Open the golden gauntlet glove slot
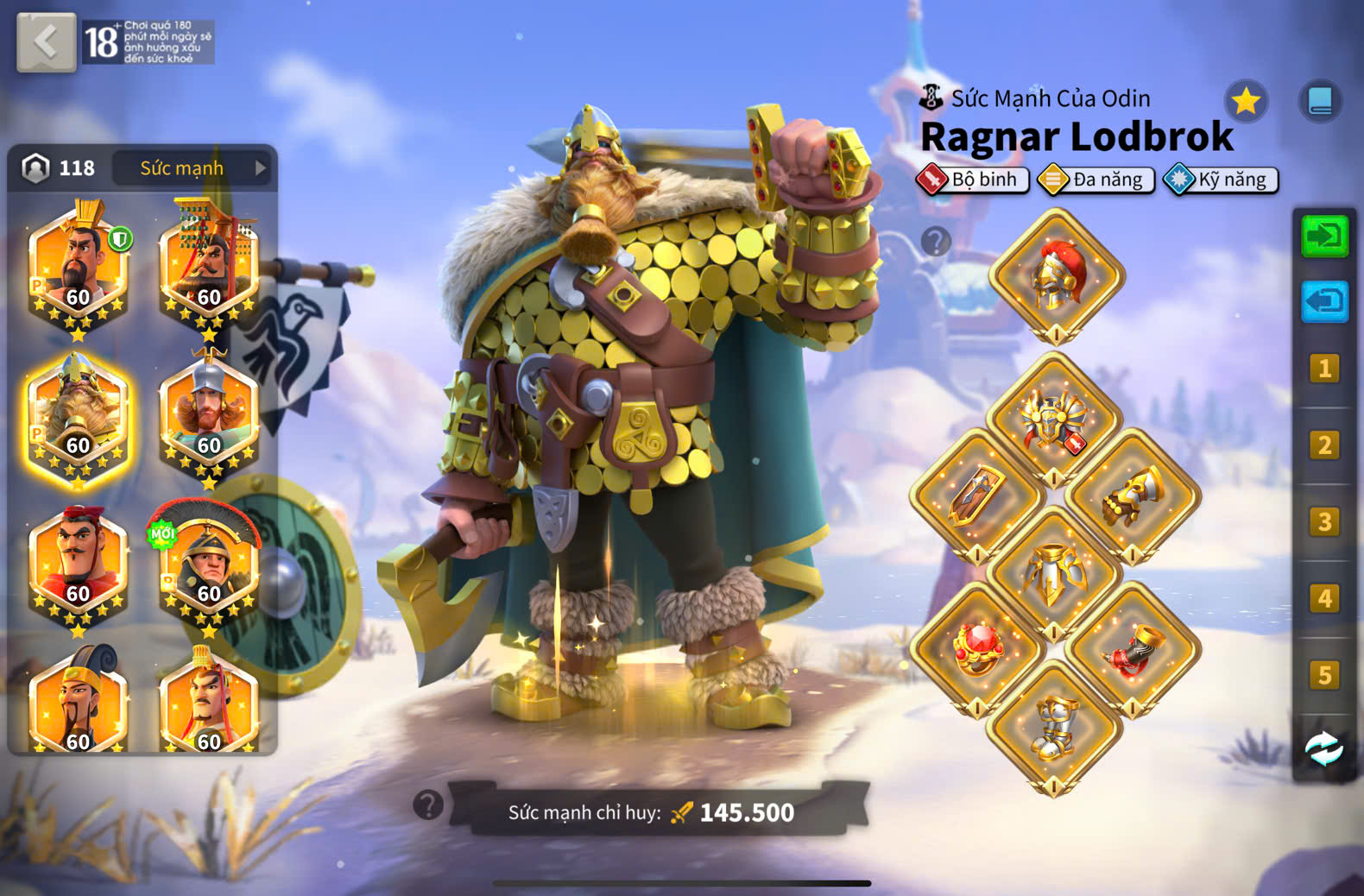This screenshot has height=896, width=1364. coord(1133,498)
